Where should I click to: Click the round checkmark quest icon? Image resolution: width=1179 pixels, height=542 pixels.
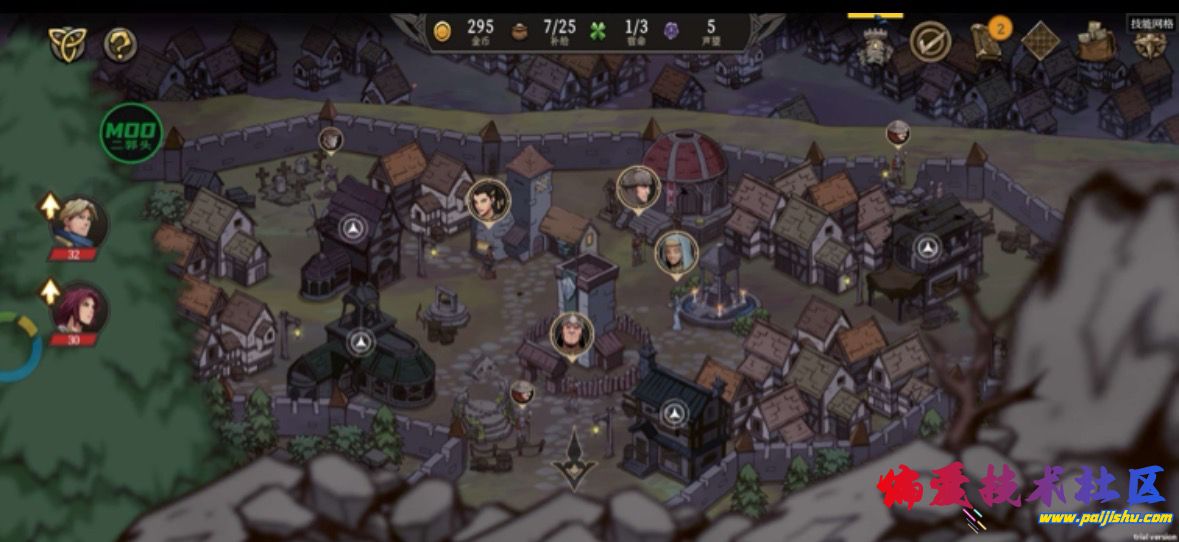(930, 42)
